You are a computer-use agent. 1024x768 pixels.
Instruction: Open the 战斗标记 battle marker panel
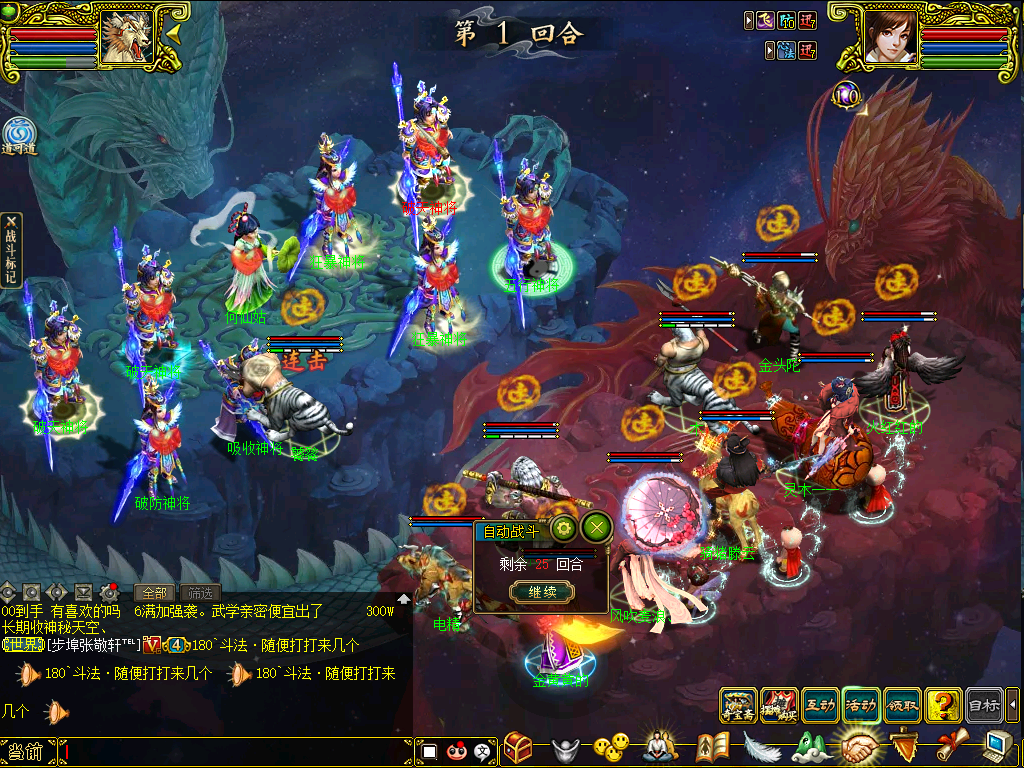[x=11, y=251]
